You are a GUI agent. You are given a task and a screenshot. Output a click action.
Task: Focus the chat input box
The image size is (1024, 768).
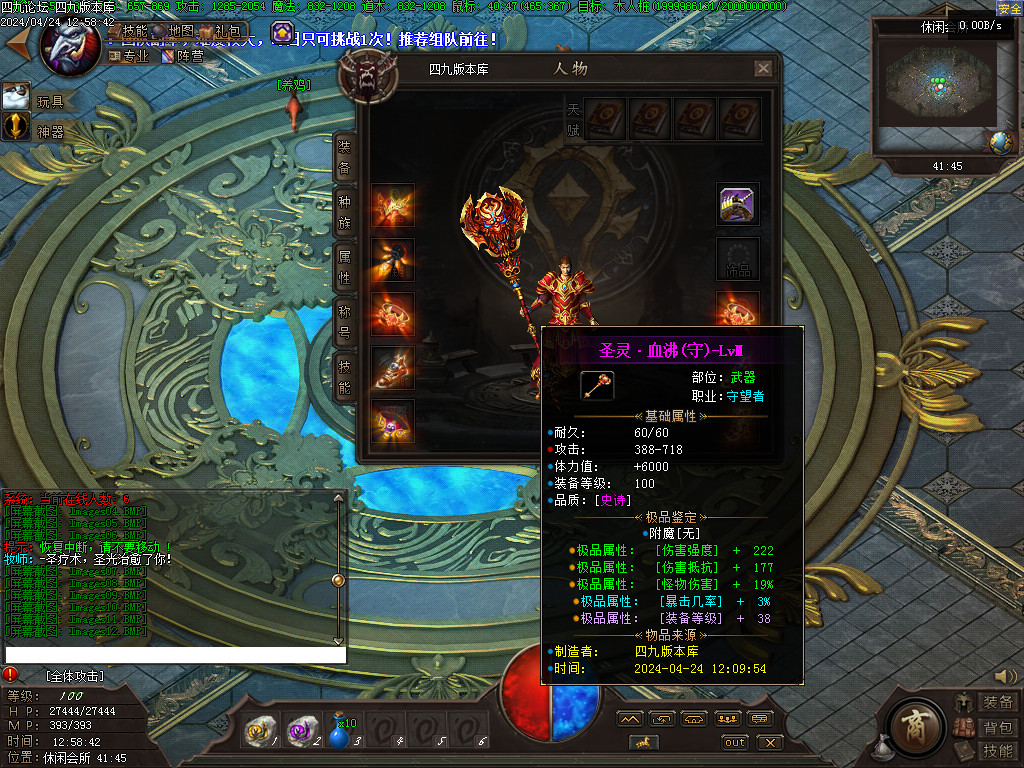tap(175, 655)
